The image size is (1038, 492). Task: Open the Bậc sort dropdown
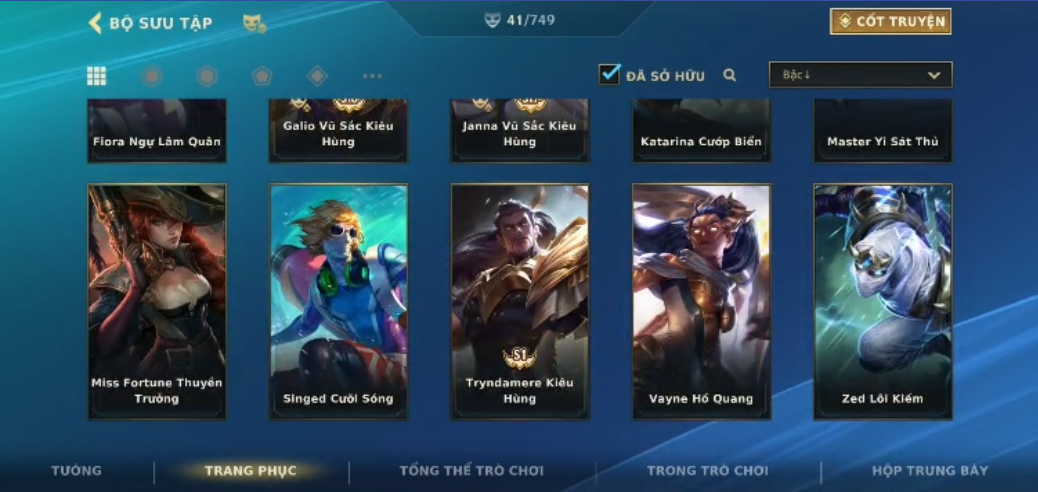pos(860,75)
